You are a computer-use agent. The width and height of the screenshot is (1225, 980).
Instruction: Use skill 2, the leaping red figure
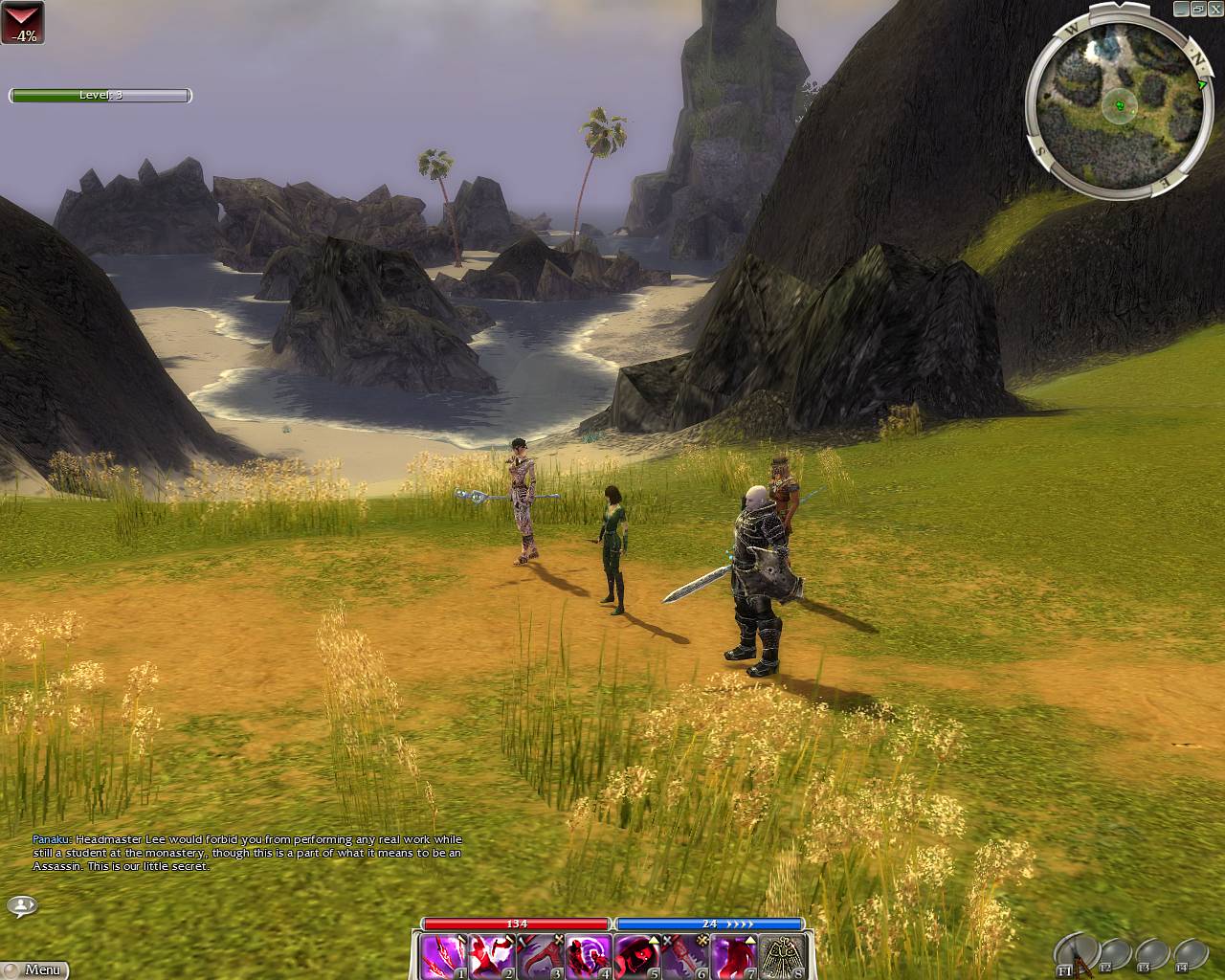tap(492, 956)
